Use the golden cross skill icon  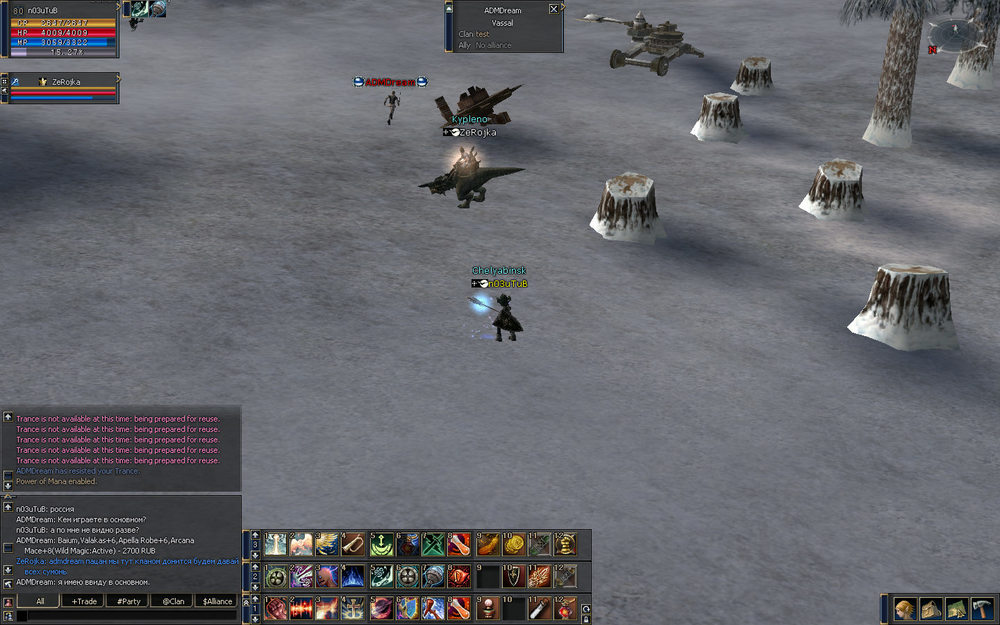(x=353, y=608)
